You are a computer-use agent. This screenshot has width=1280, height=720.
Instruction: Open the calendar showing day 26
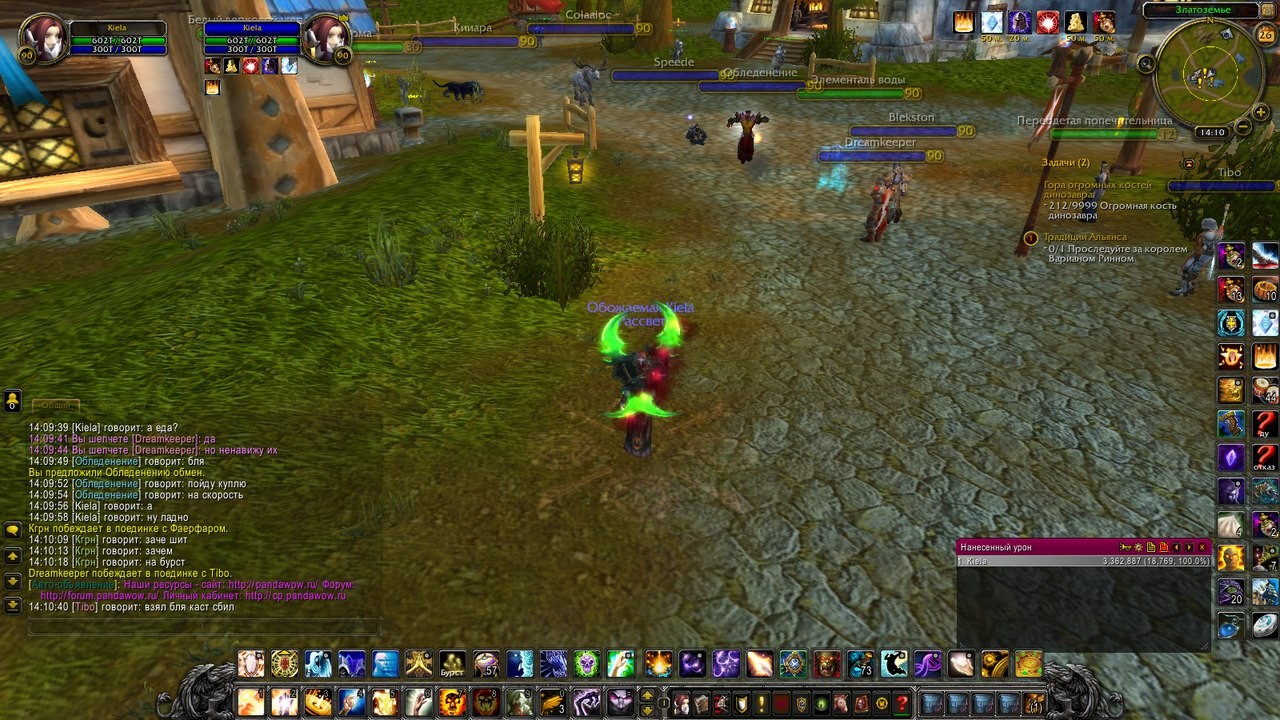click(x=1265, y=35)
